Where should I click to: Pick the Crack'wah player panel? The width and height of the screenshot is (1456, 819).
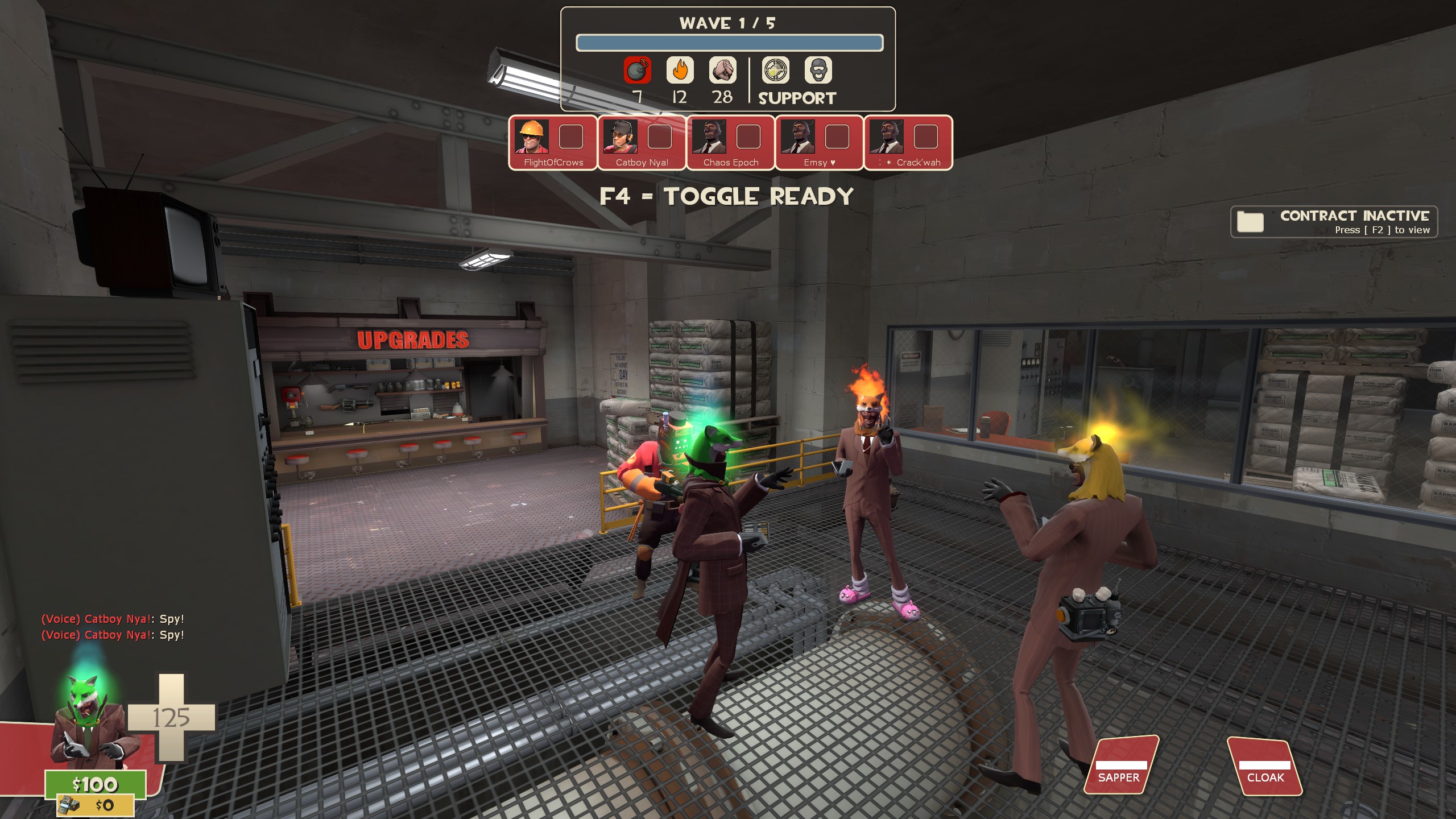tap(908, 142)
